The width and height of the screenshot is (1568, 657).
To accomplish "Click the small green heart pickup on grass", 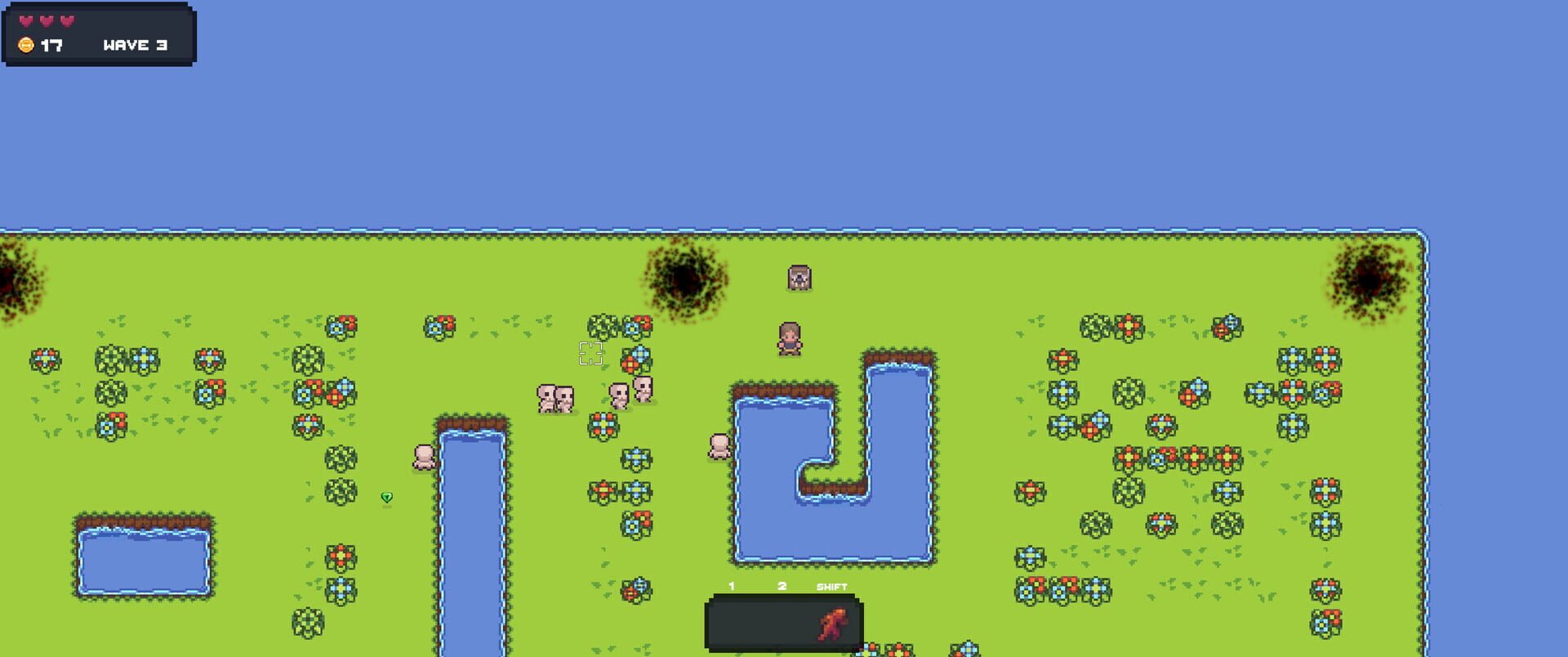I will tap(387, 498).
